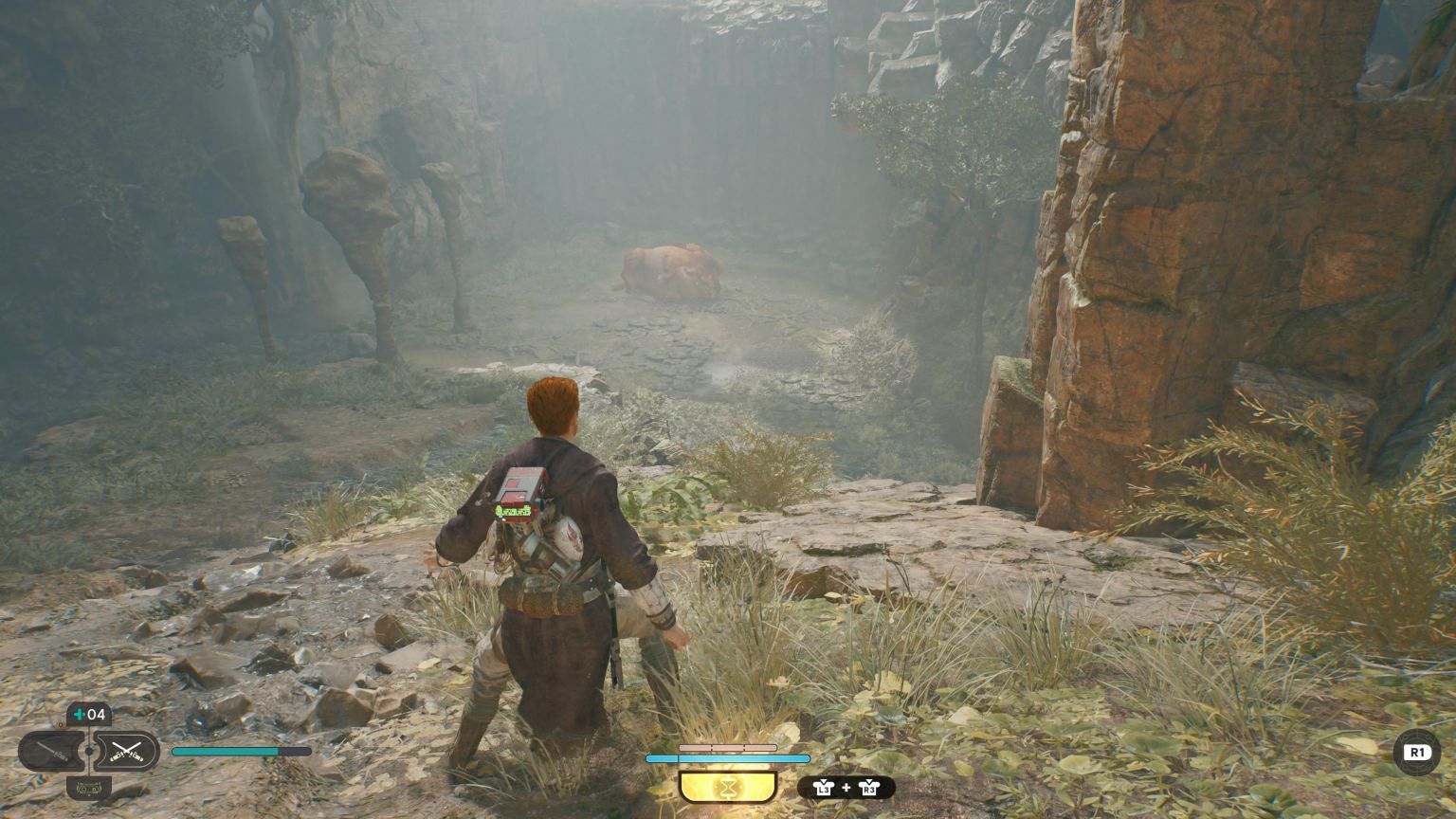
Task: Expand the BD-1 slot below the stances
Action: pyautogui.click(x=89, y=789)
